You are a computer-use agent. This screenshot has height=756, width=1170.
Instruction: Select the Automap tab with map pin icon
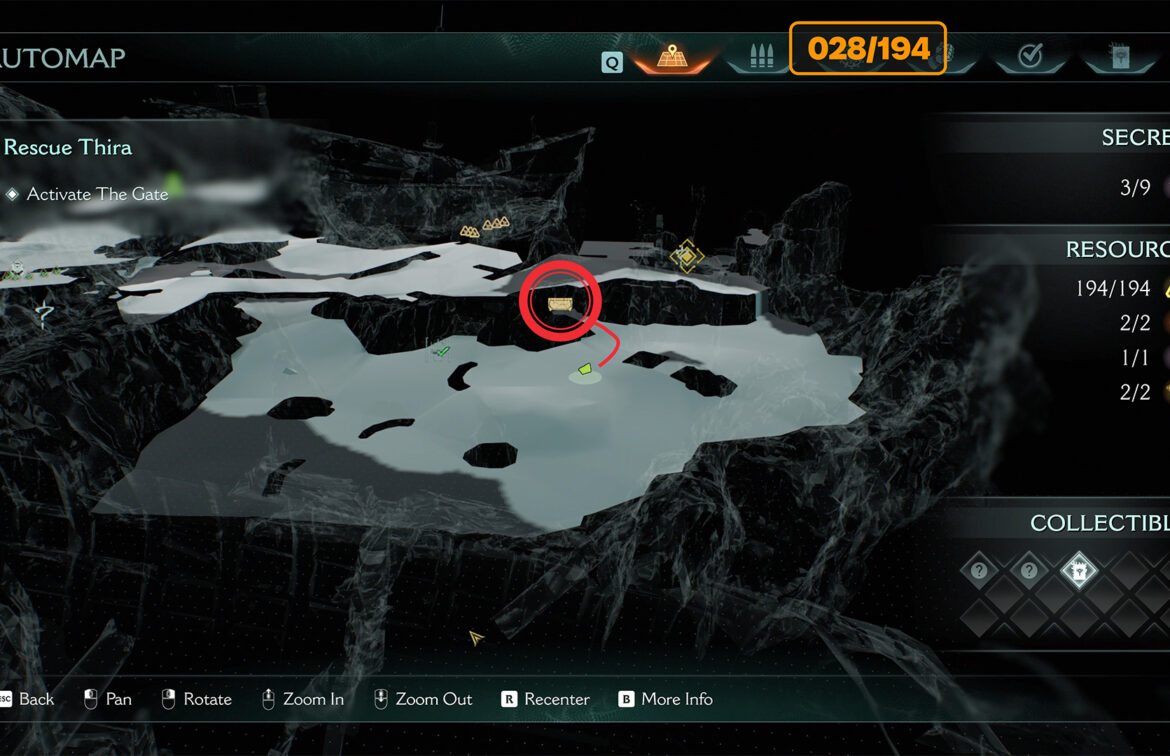tap(671, 56)
